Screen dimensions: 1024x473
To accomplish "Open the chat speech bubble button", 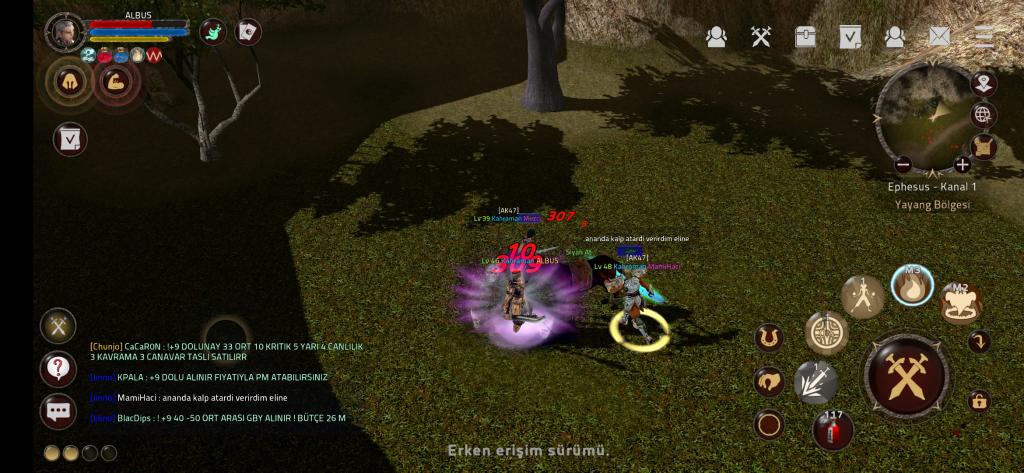I will [58, 411].
